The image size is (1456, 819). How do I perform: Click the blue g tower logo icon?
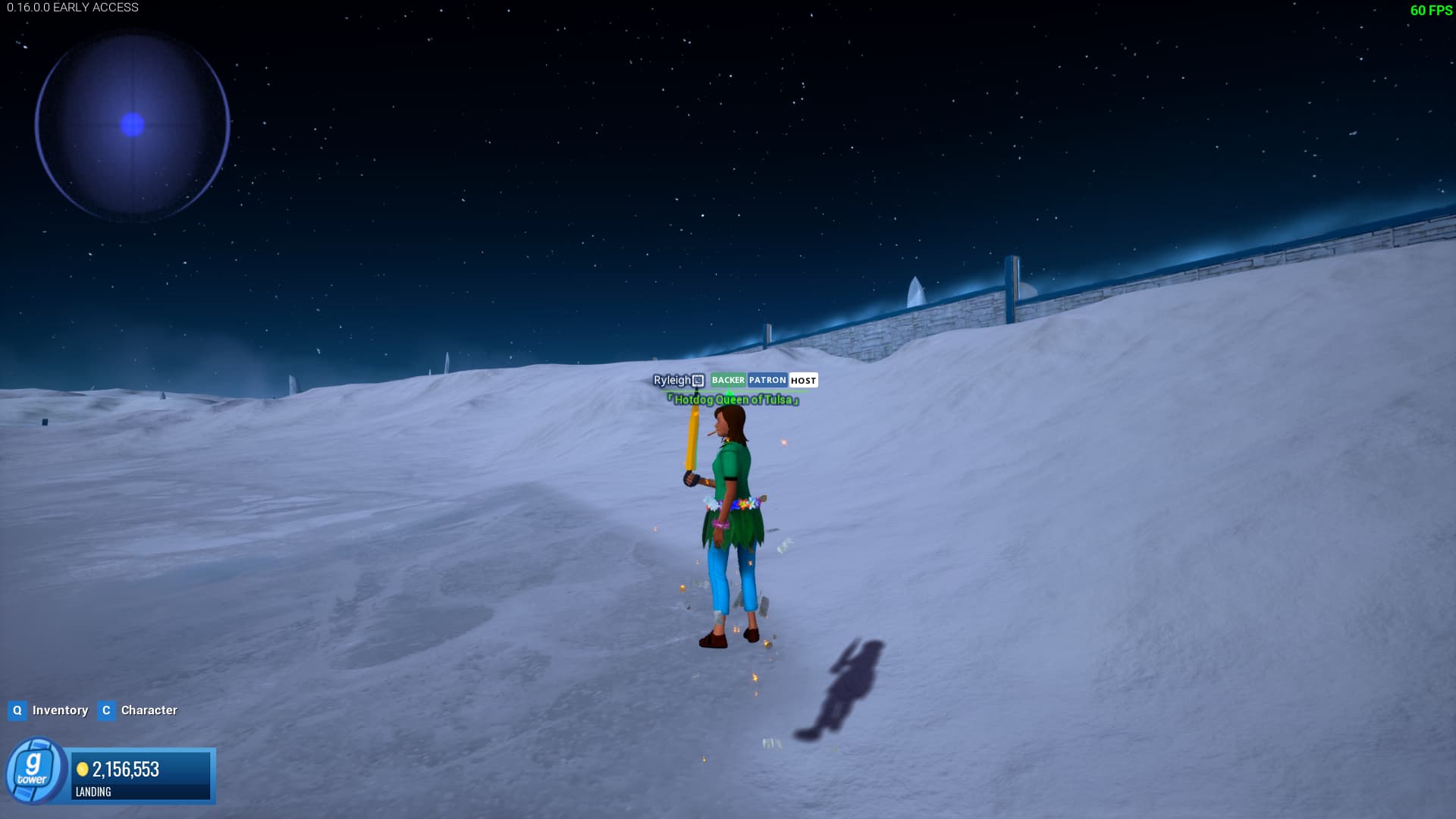coord(34,771)
